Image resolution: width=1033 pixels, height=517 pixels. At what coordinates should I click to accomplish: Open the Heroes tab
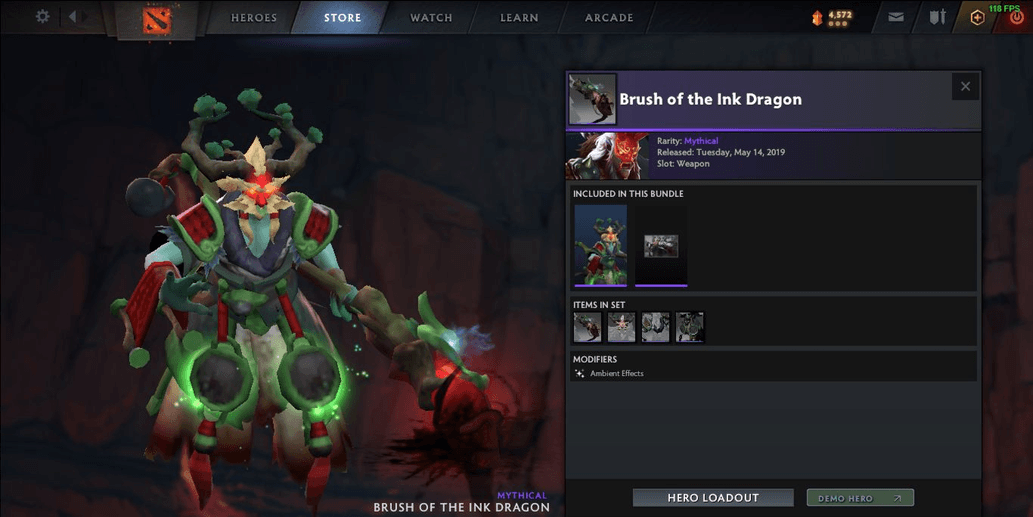pyautogui.click(x=254, y=18)
